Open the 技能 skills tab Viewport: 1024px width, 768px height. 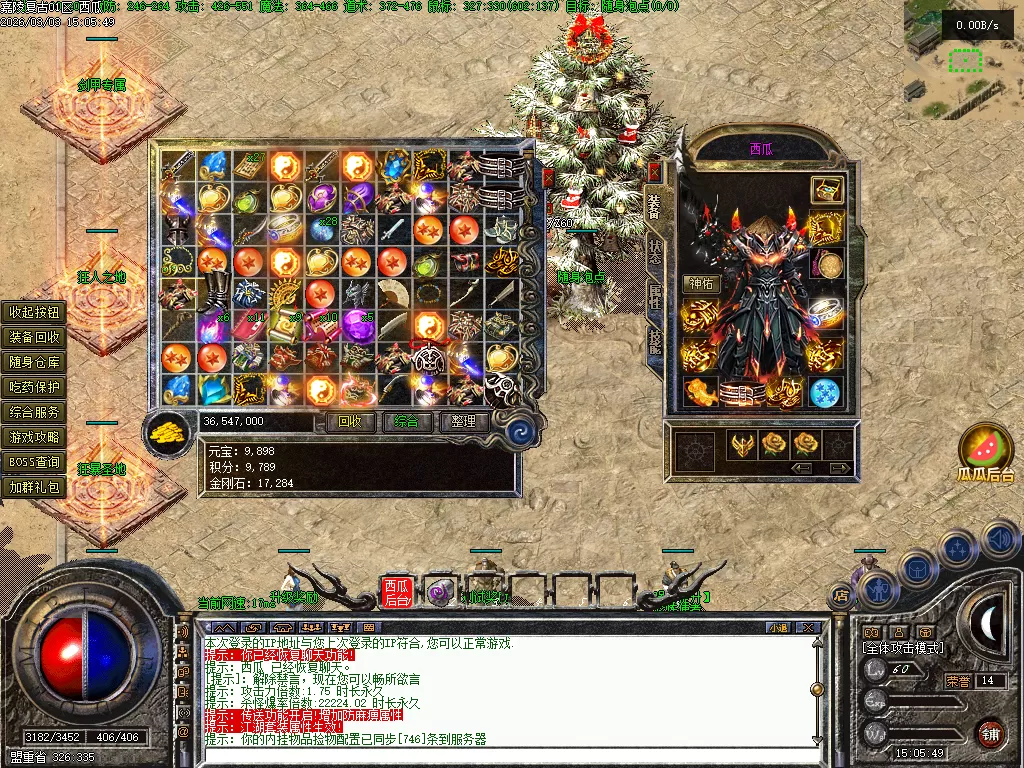655,342
